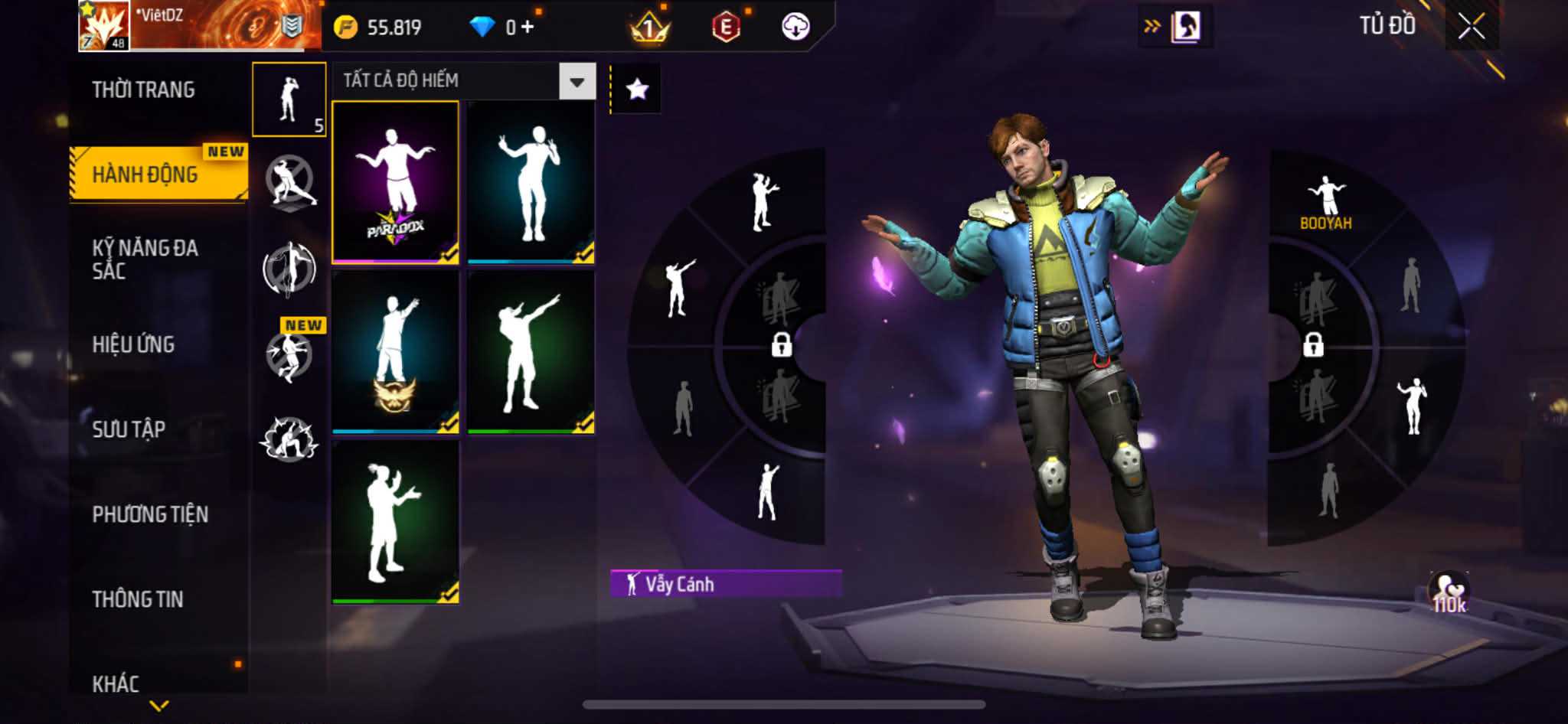Viewport: 1568px width, 724px height.
Task: Open the Hiệu Ứng category
Action: (x=134, y=344)
